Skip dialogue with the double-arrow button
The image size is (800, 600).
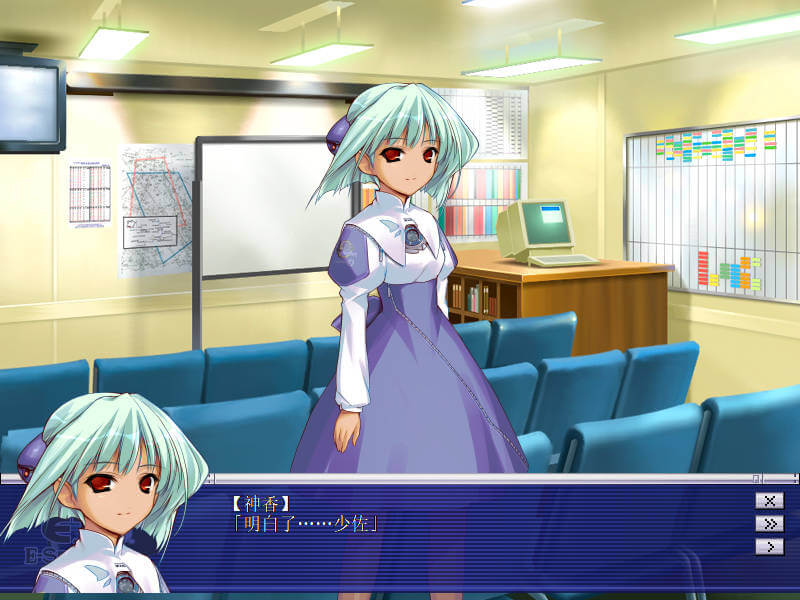click(769, 524)
